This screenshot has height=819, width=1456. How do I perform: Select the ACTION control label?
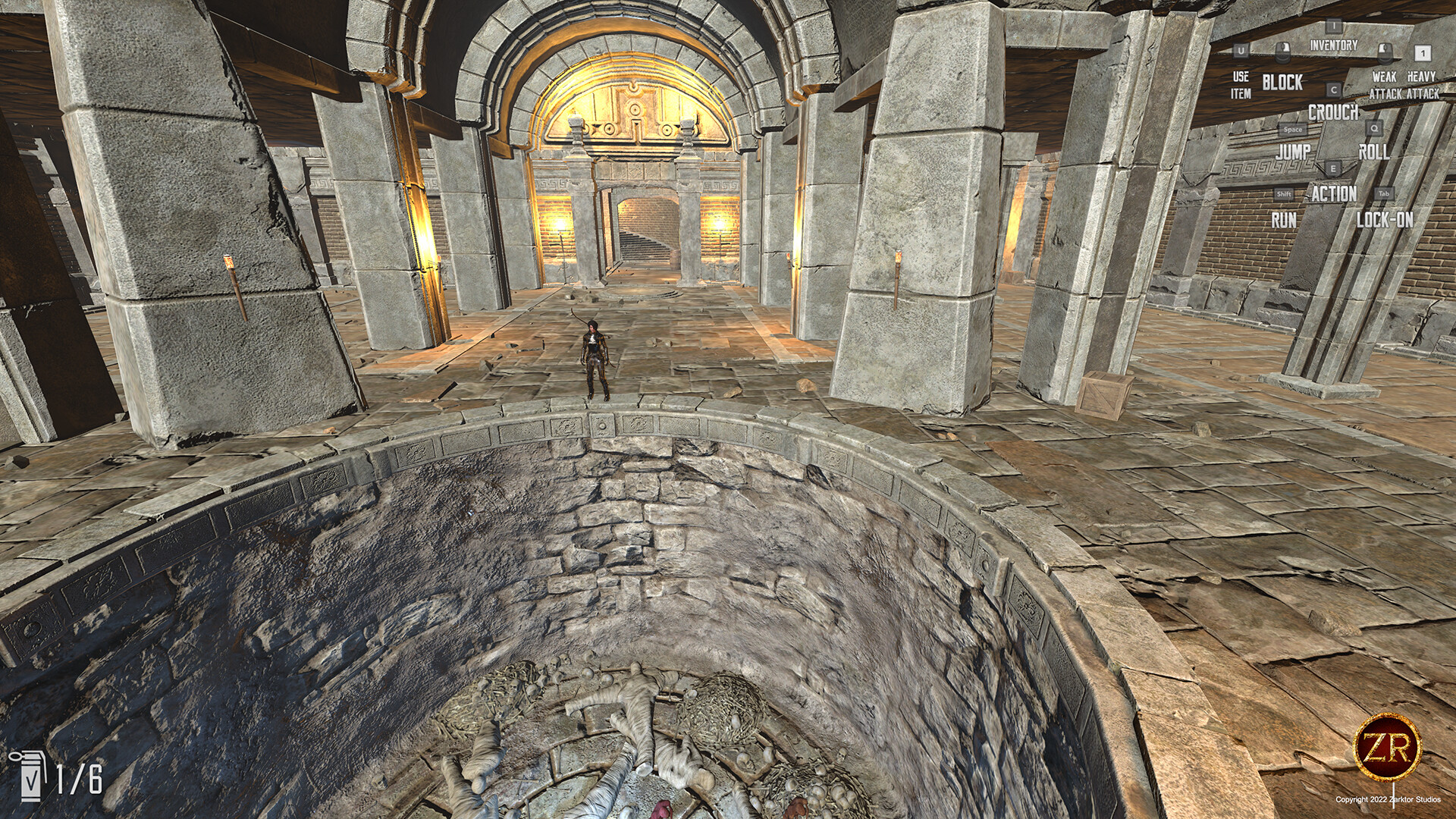1335,195
